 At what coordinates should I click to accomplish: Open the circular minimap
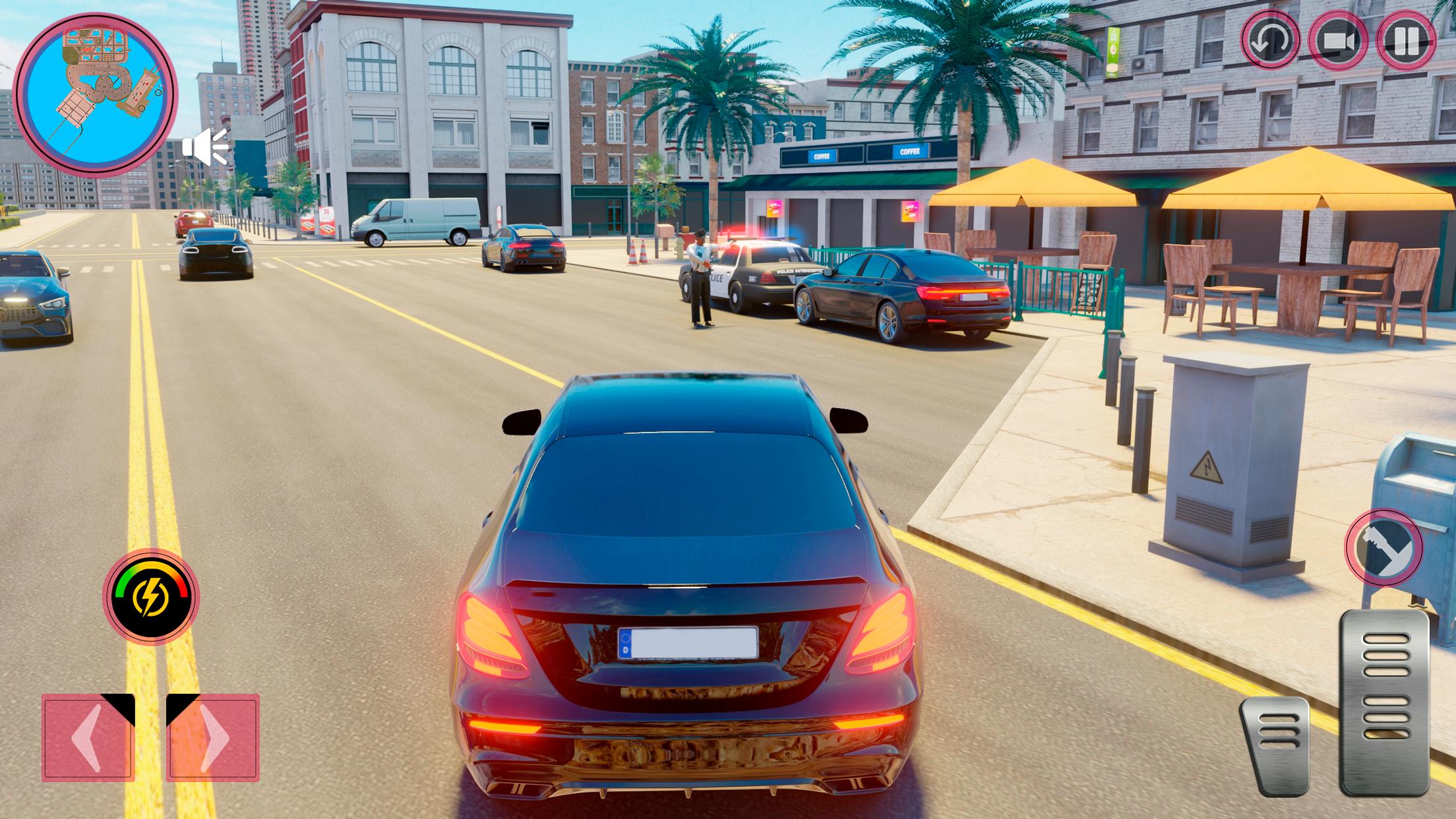[x=96, y=97]
